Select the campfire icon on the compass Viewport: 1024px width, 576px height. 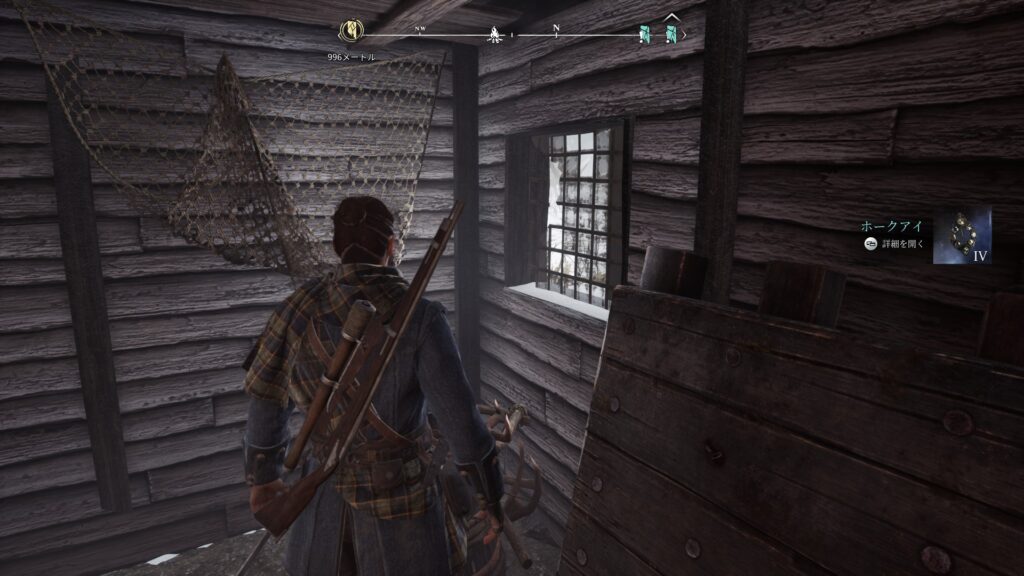point(494,36)
